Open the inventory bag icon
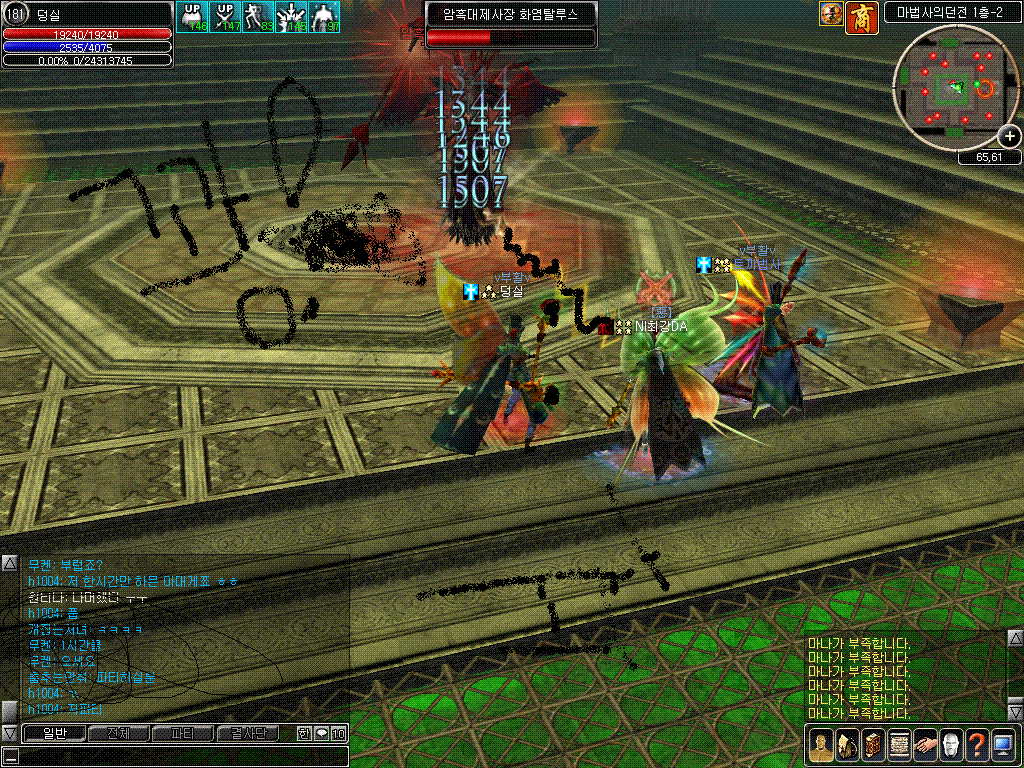The height and width of the screenshot is (768, 1024). pyautogui.click(x=846, y=745)
